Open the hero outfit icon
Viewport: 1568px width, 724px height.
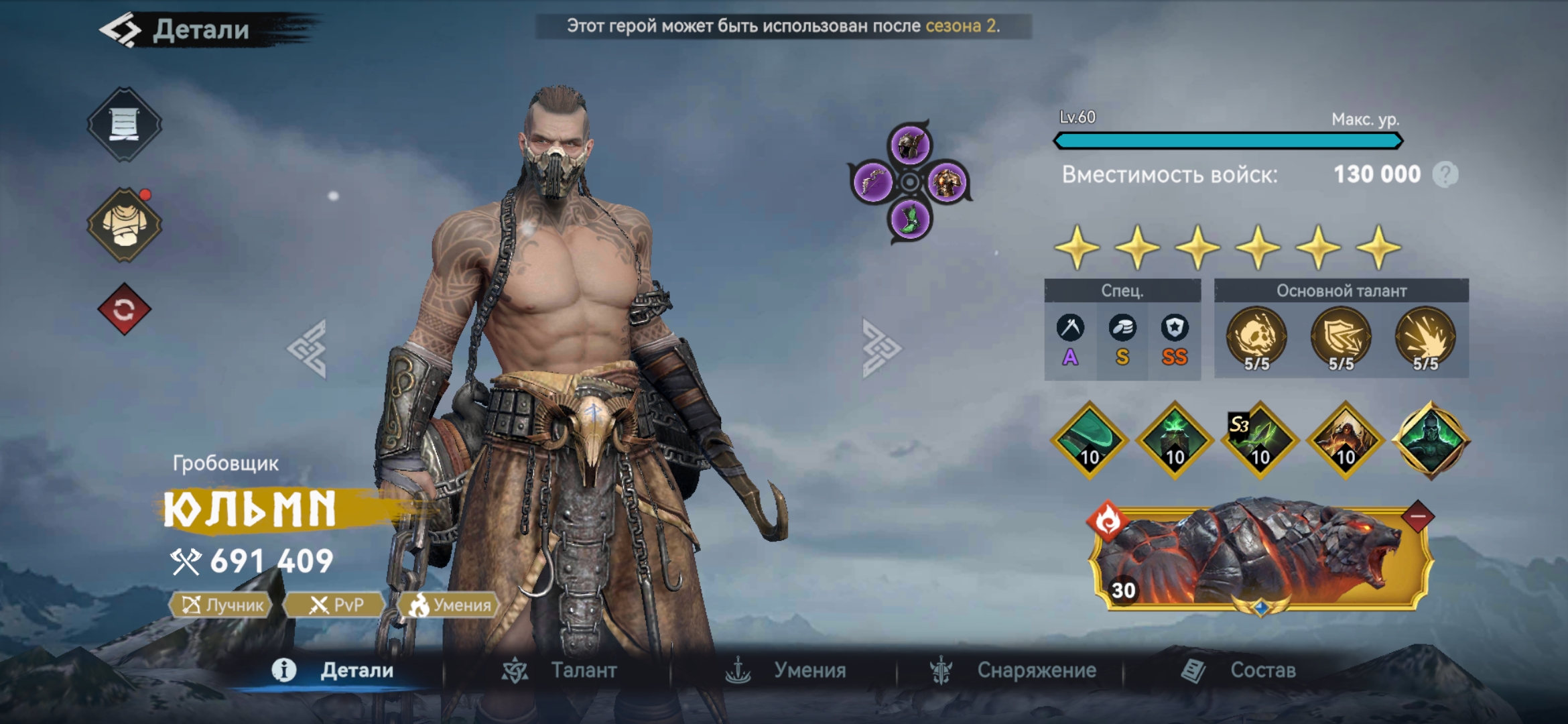pyautogui.click(x=124, y=225)
